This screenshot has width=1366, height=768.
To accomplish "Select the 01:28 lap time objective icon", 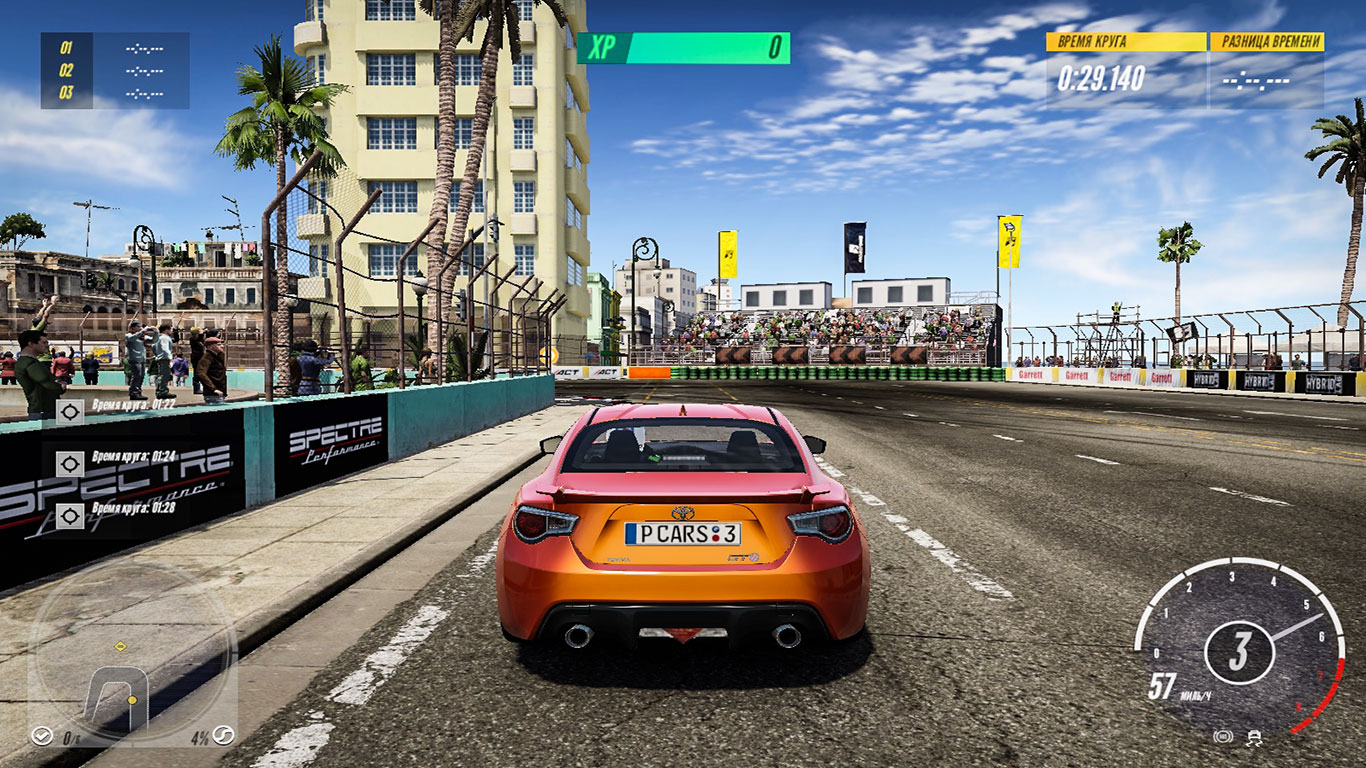I will [x=70, y=515].
